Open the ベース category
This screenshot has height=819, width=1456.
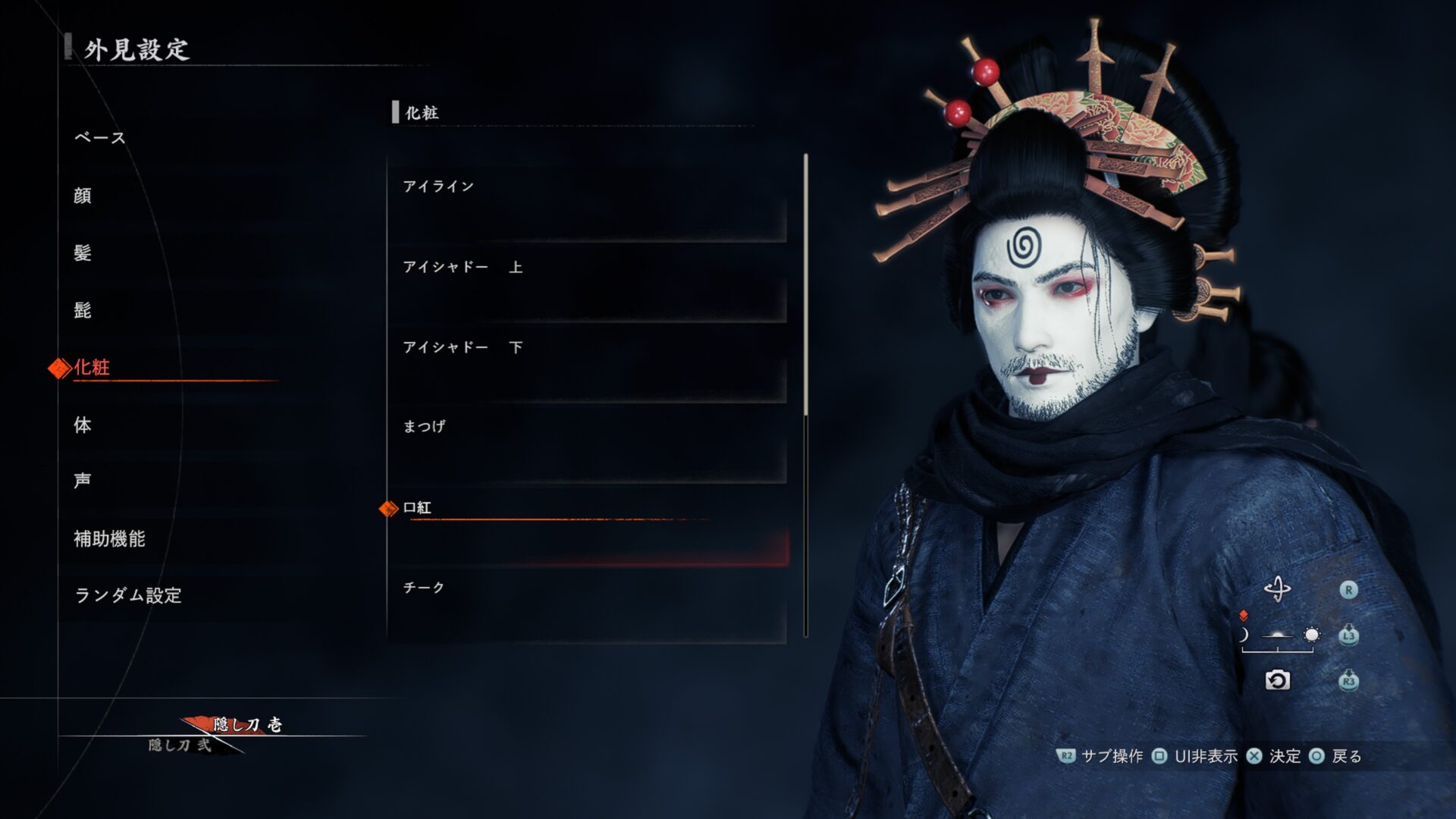coord(99,138)
